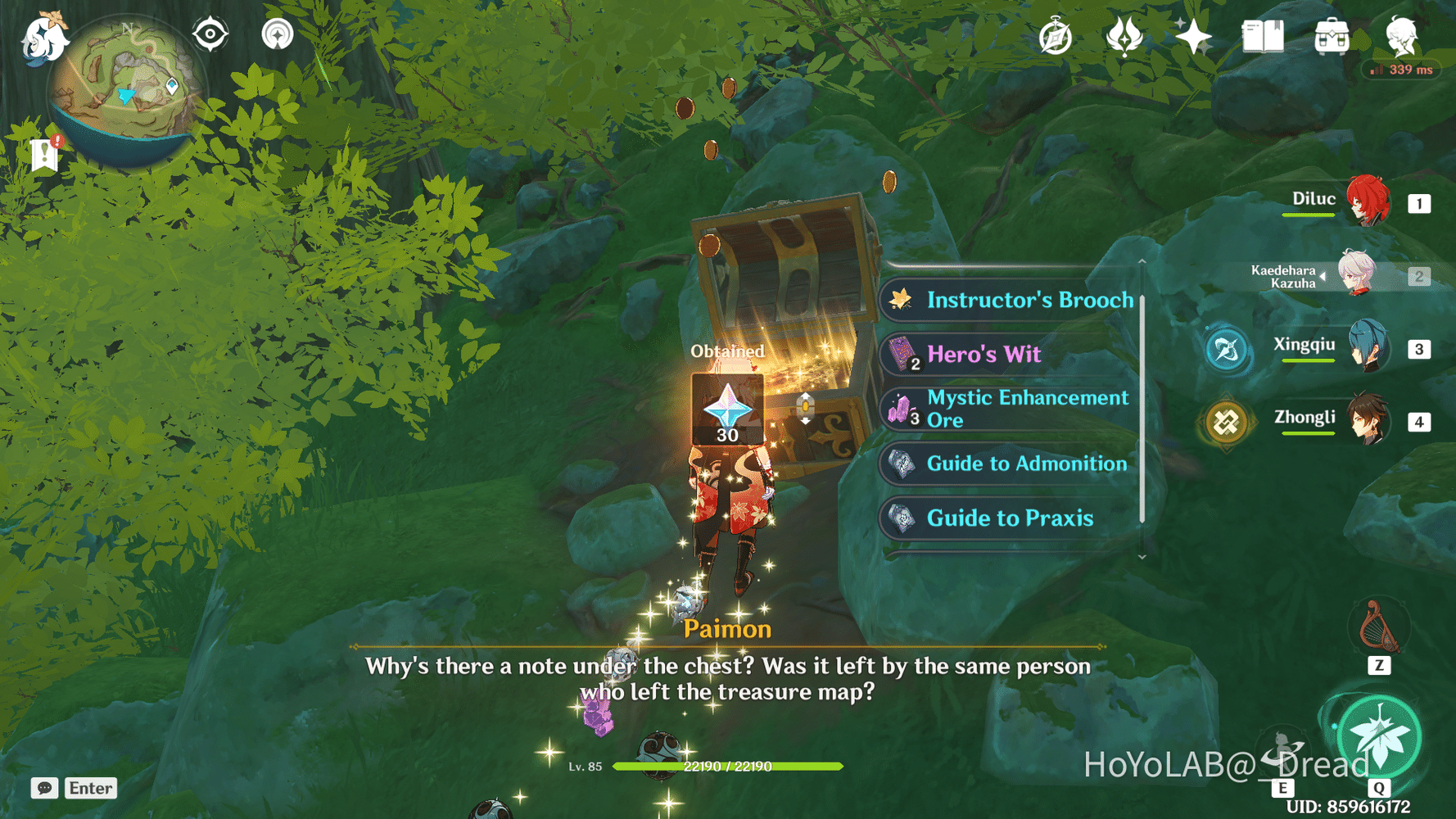1456x819 pixels.
Task: Click the green HP bar next to Lv. 85
Action: click(x=729, y=768)
